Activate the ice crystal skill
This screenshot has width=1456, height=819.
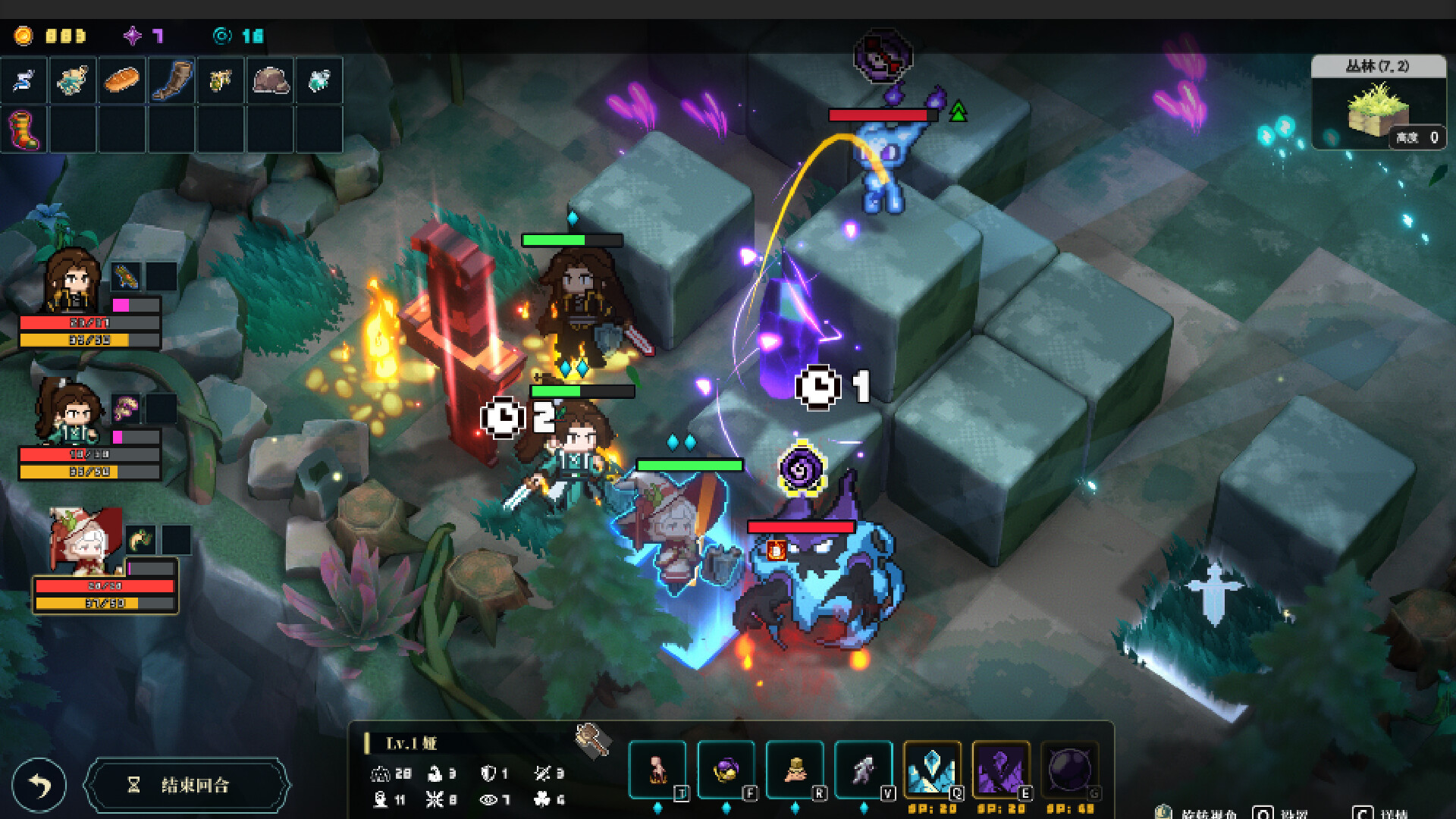(932, 769)
